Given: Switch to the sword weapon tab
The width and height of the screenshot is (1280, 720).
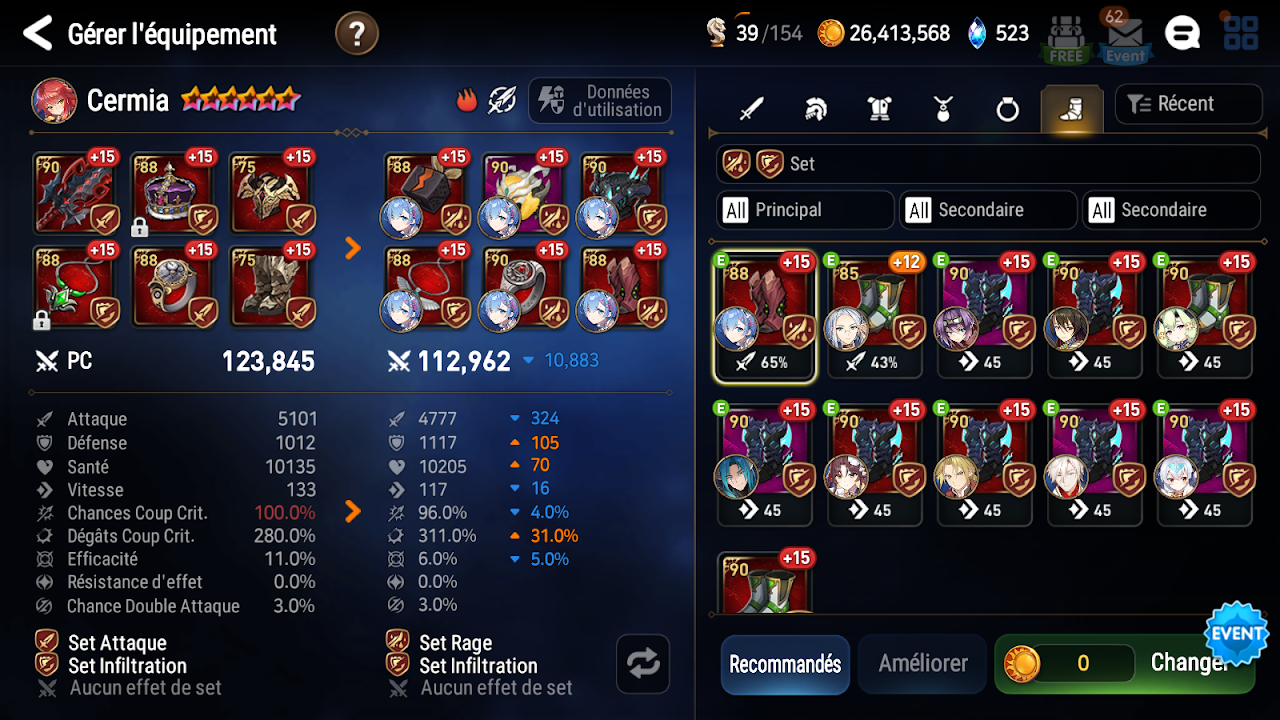Looking at the screenshot, I should coord(751,108).
